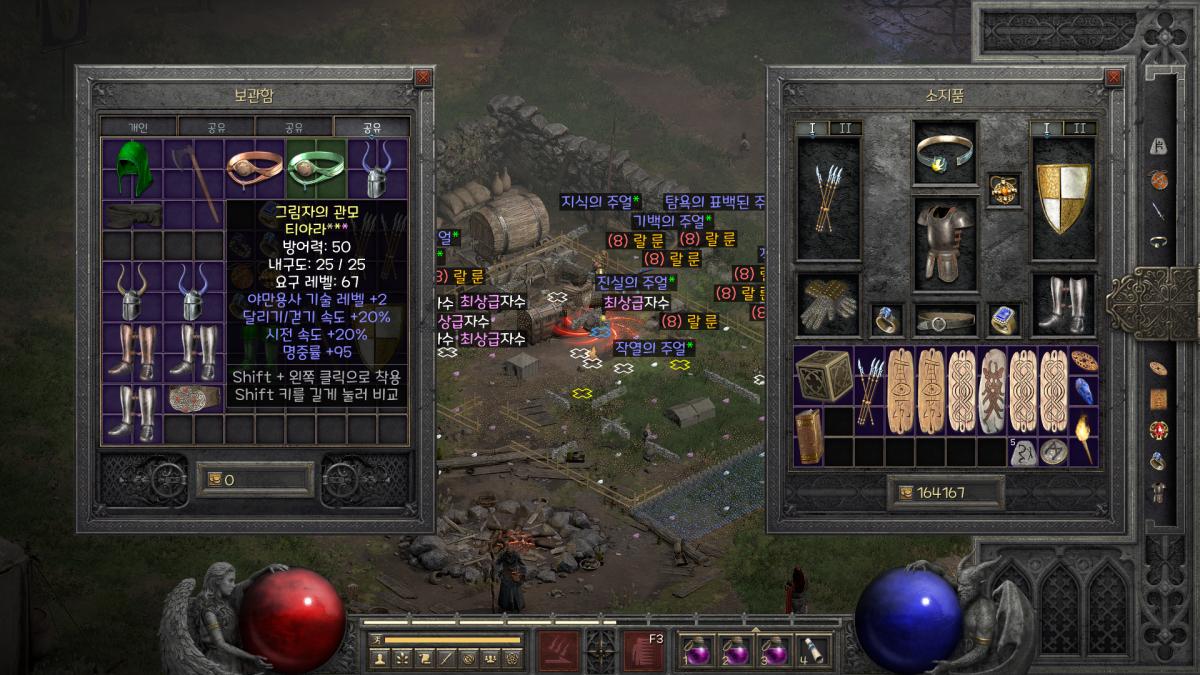Select the green tiara in the stash
This screenshot has width=1200, height=675.
[316, 169]
